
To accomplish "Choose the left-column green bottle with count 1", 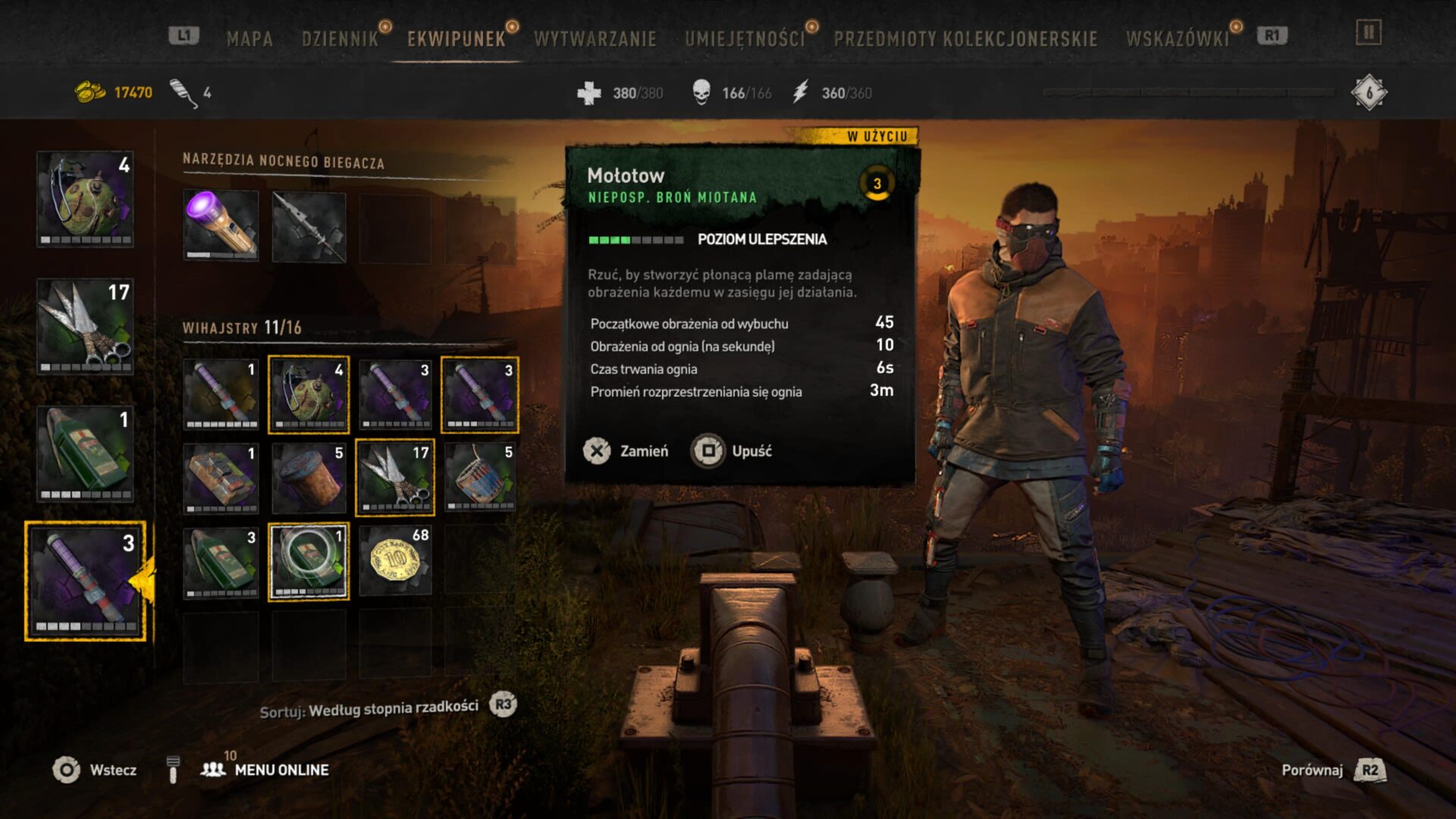I will (x=85, y=453).
